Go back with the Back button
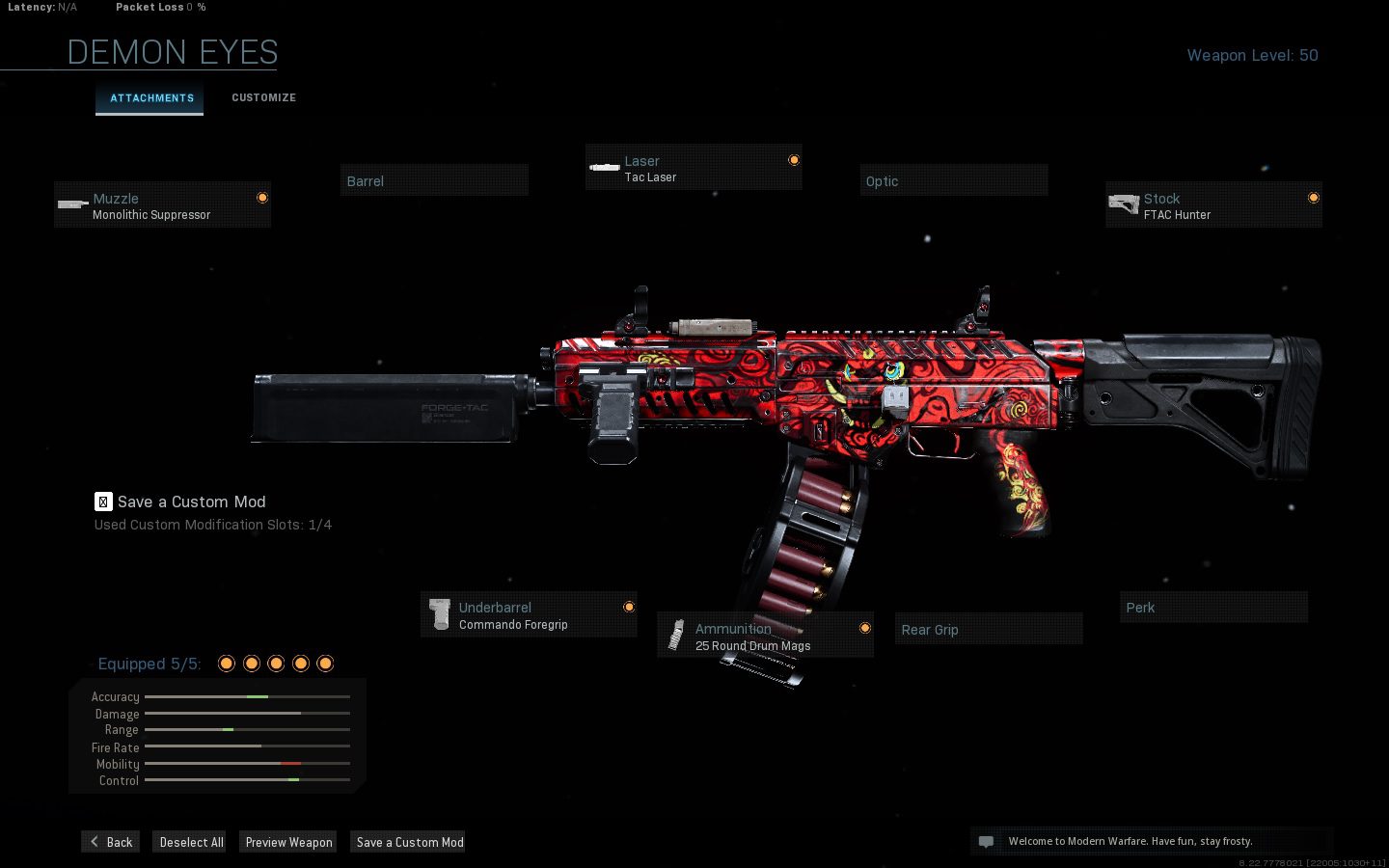This screenshot has width=1389, height=868. (x=111, y=842)
